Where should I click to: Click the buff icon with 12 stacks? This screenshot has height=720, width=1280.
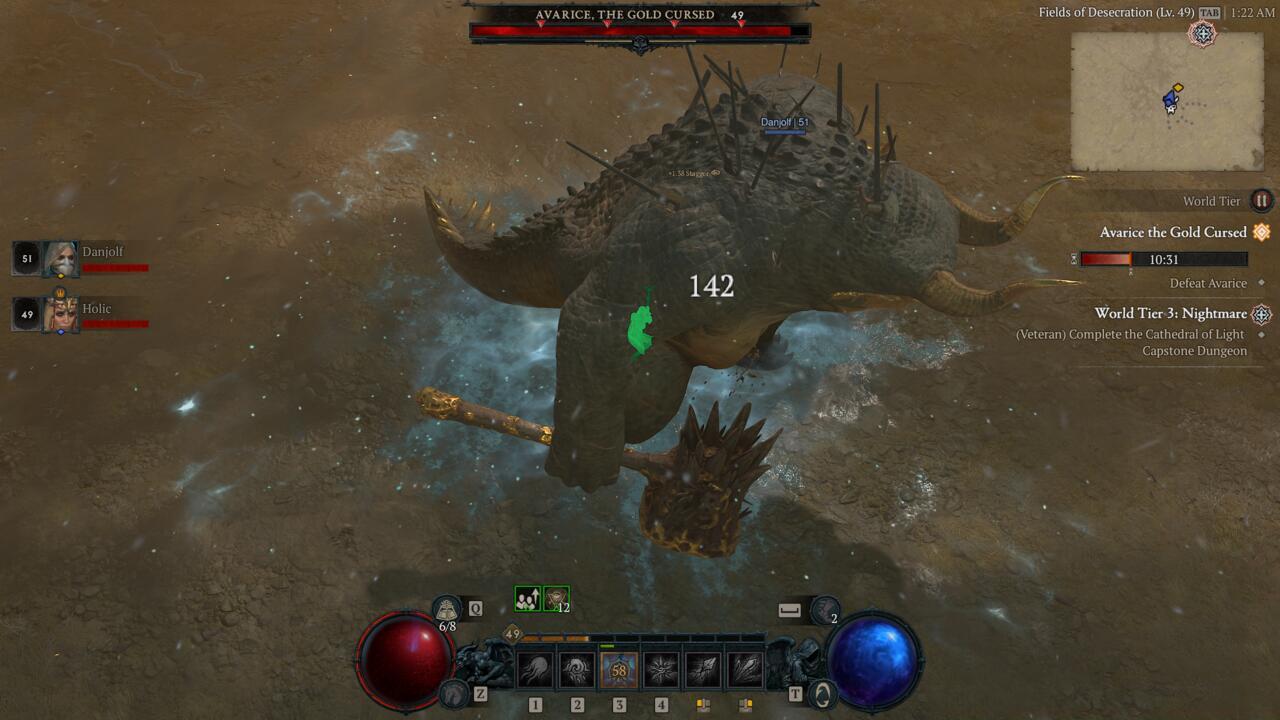click(x=556, y=598)
